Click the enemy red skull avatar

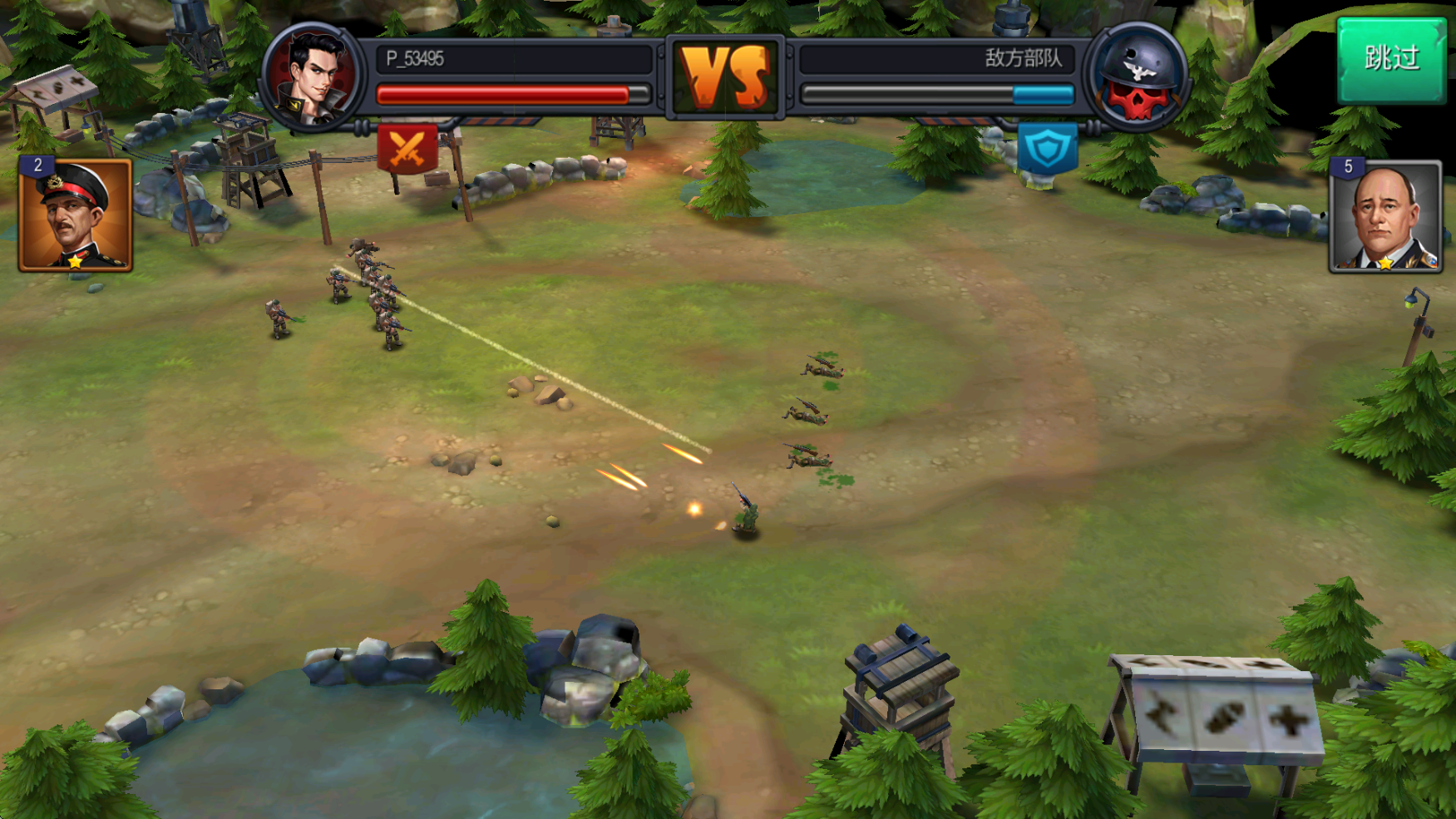point(1138,77)
